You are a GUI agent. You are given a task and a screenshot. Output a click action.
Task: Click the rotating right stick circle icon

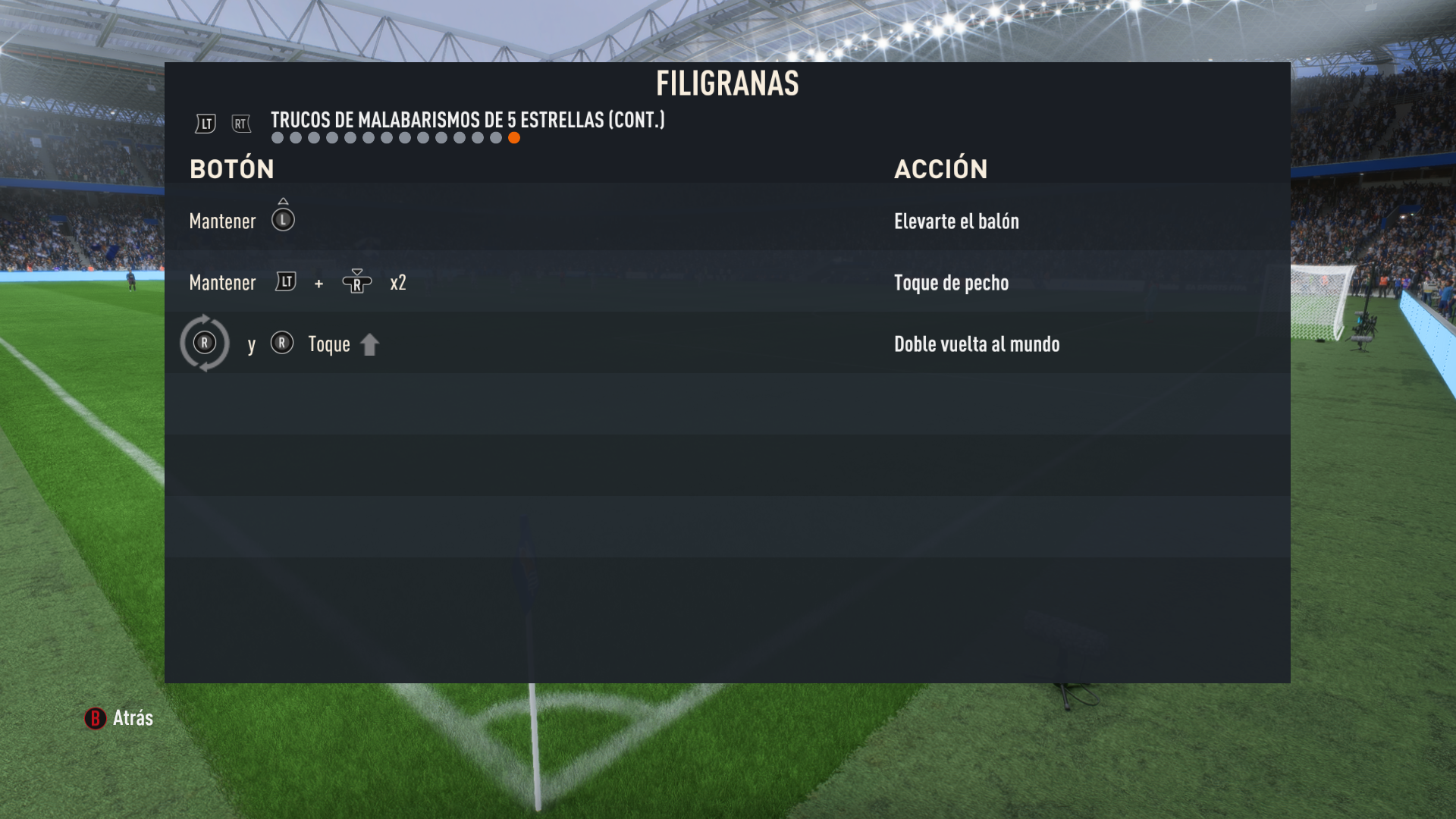[x=205, y=344]
